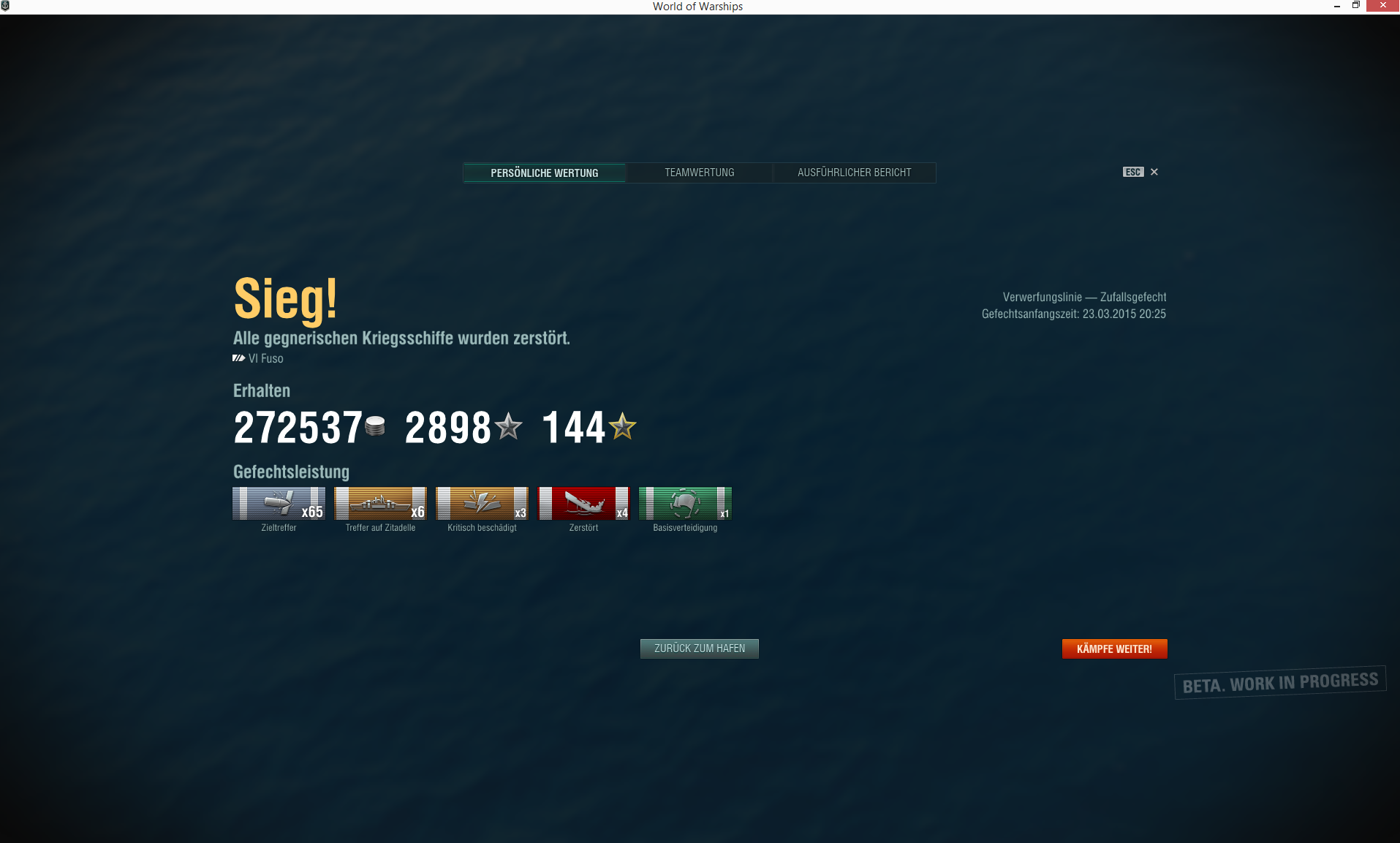Click the ESC indicator near the close icon
Screen dimensions: 1400x843
point(1132,172)
